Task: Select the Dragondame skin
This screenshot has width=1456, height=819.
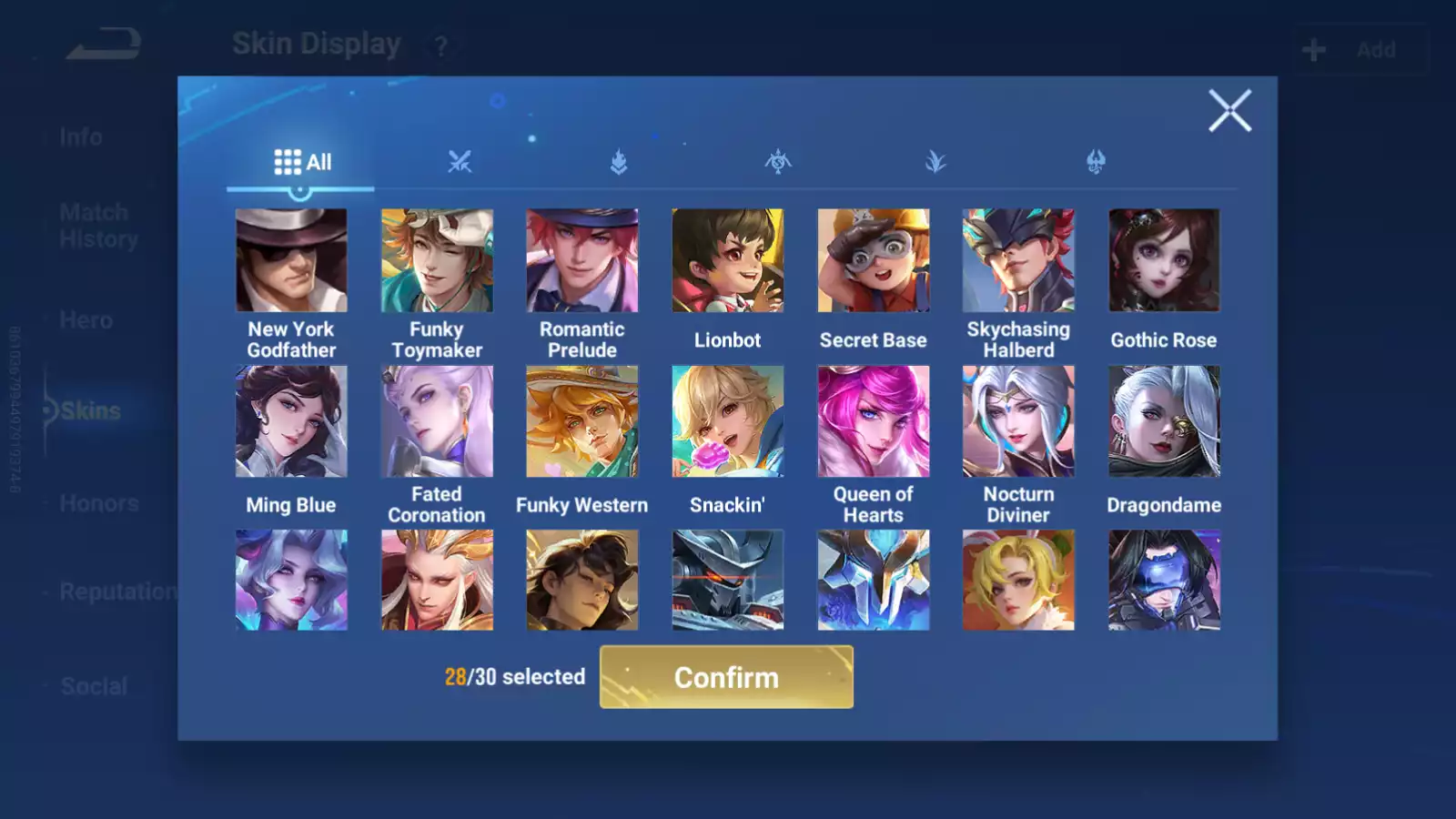Action: [1164, 421]
